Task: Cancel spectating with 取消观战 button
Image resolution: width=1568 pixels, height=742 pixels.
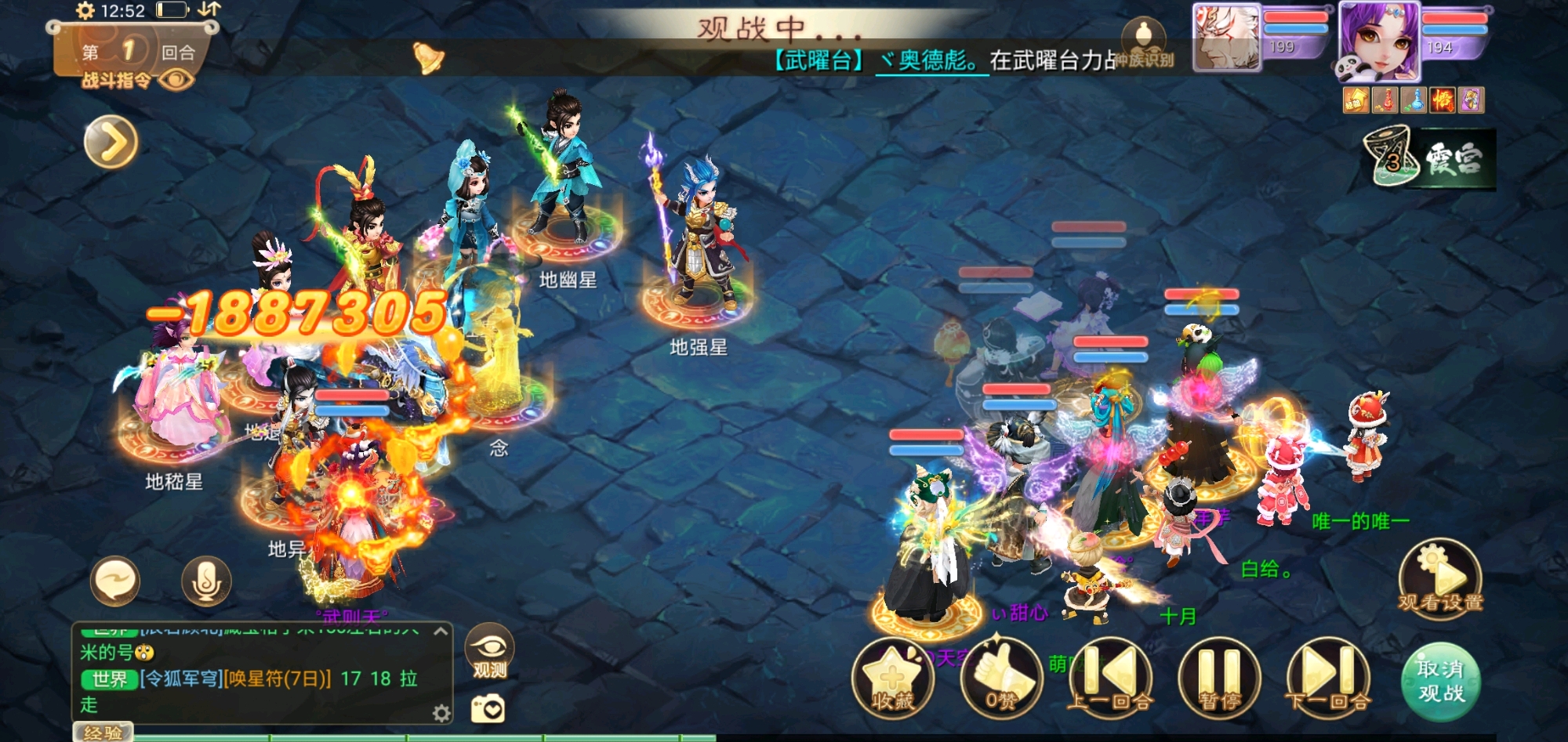Action: (x=1440, y=680)
